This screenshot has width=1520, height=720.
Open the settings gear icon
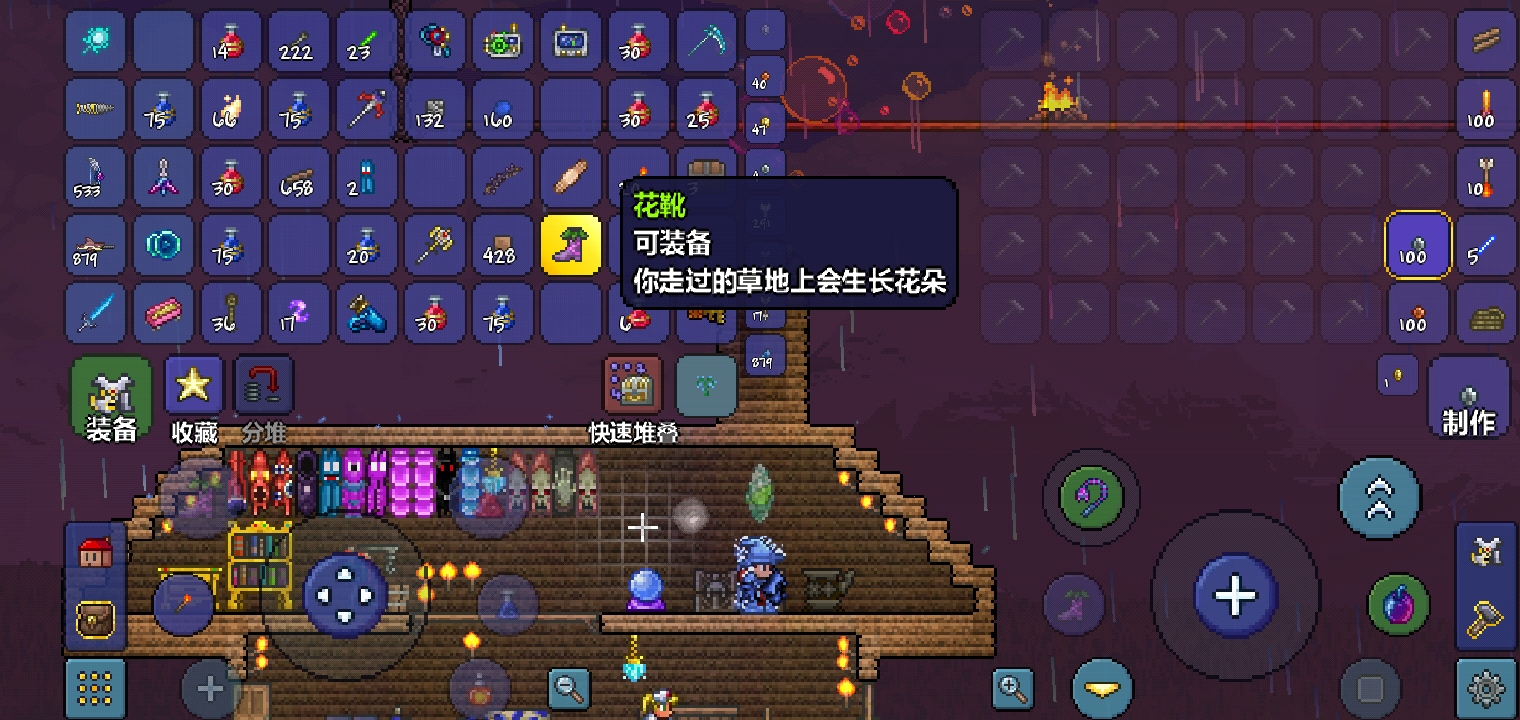(x=1486, y=690)
